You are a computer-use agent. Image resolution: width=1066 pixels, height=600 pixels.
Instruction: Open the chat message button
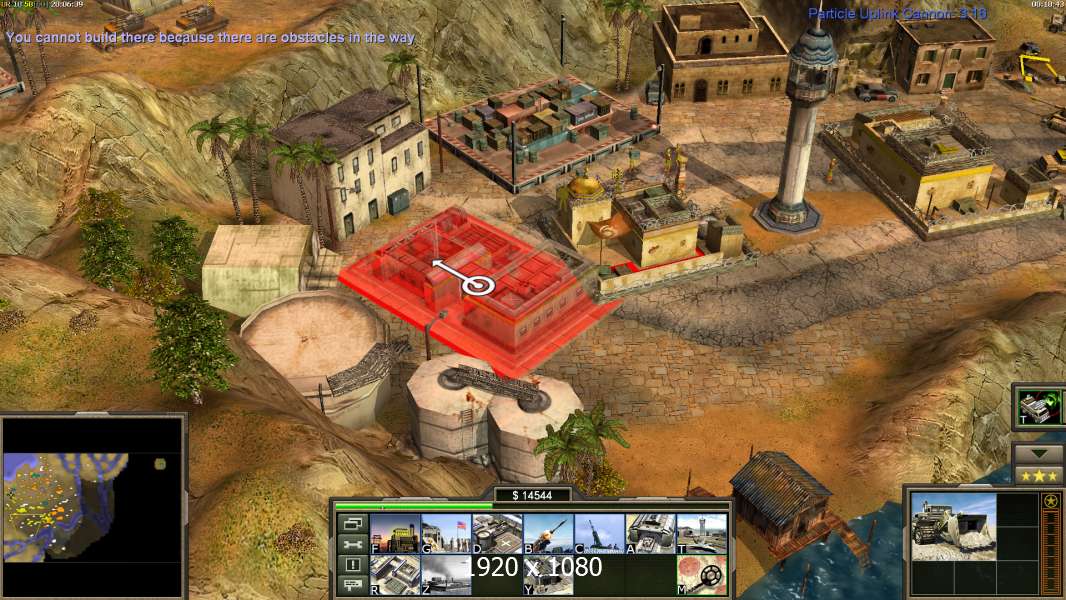point(352,586)
